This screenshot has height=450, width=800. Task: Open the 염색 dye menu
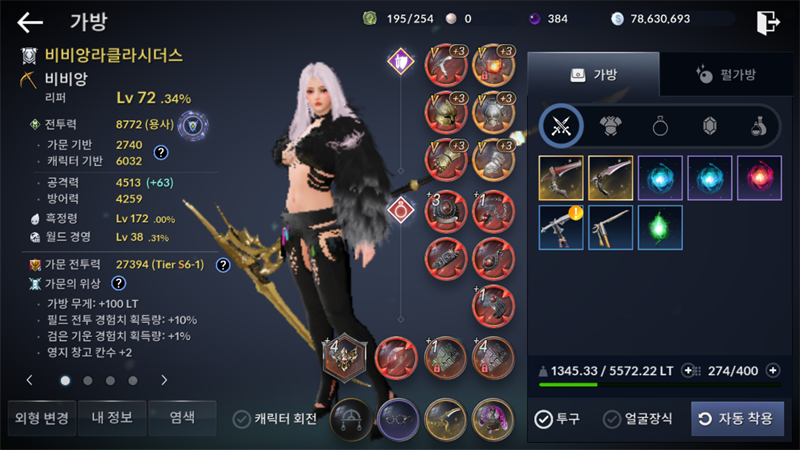pyautogui.click(x=182, y=417)
